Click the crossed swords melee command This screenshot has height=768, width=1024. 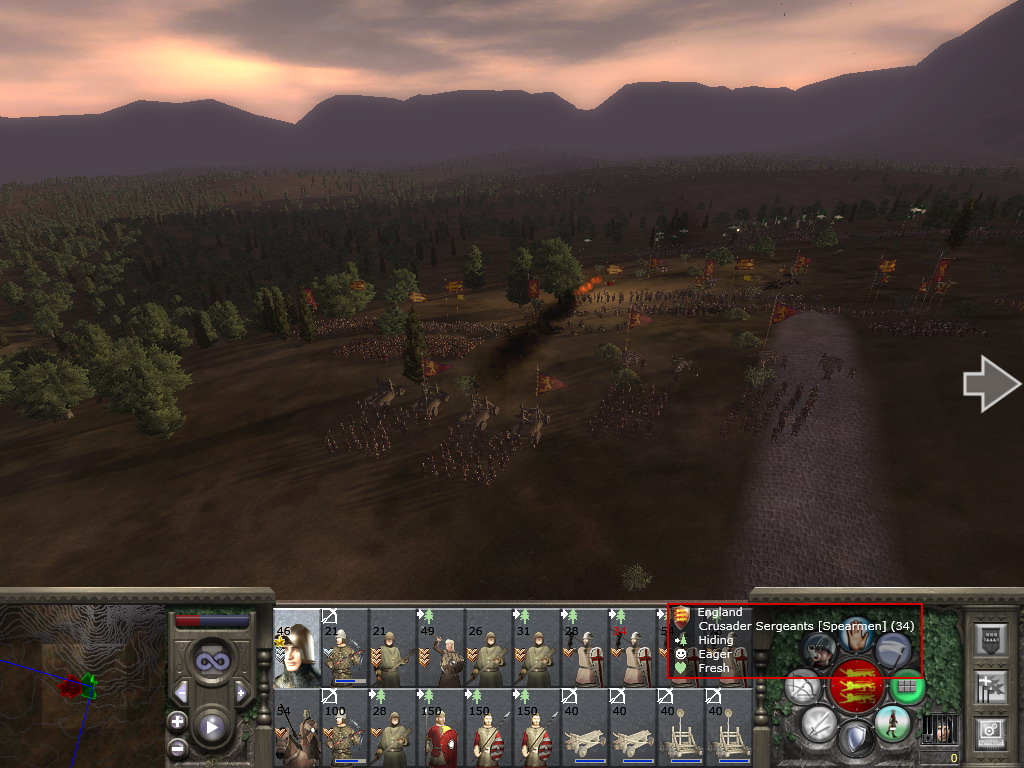[x=819, y=722]
